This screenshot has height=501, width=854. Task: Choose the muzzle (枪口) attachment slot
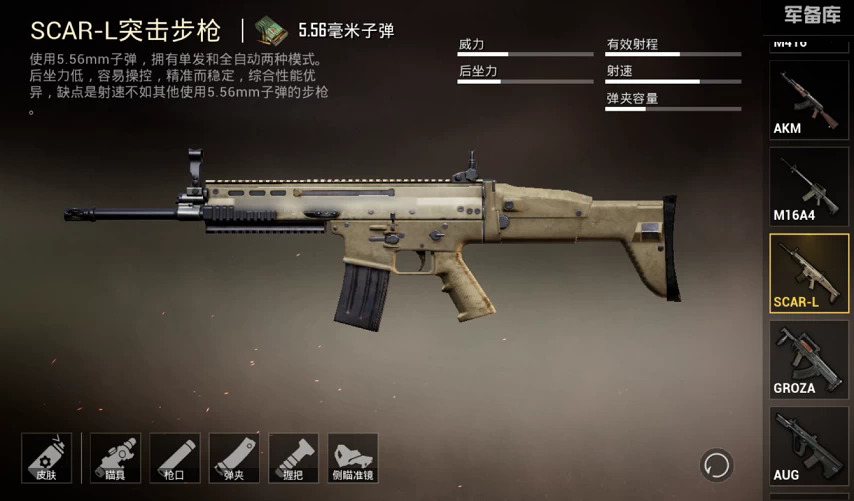175,458
